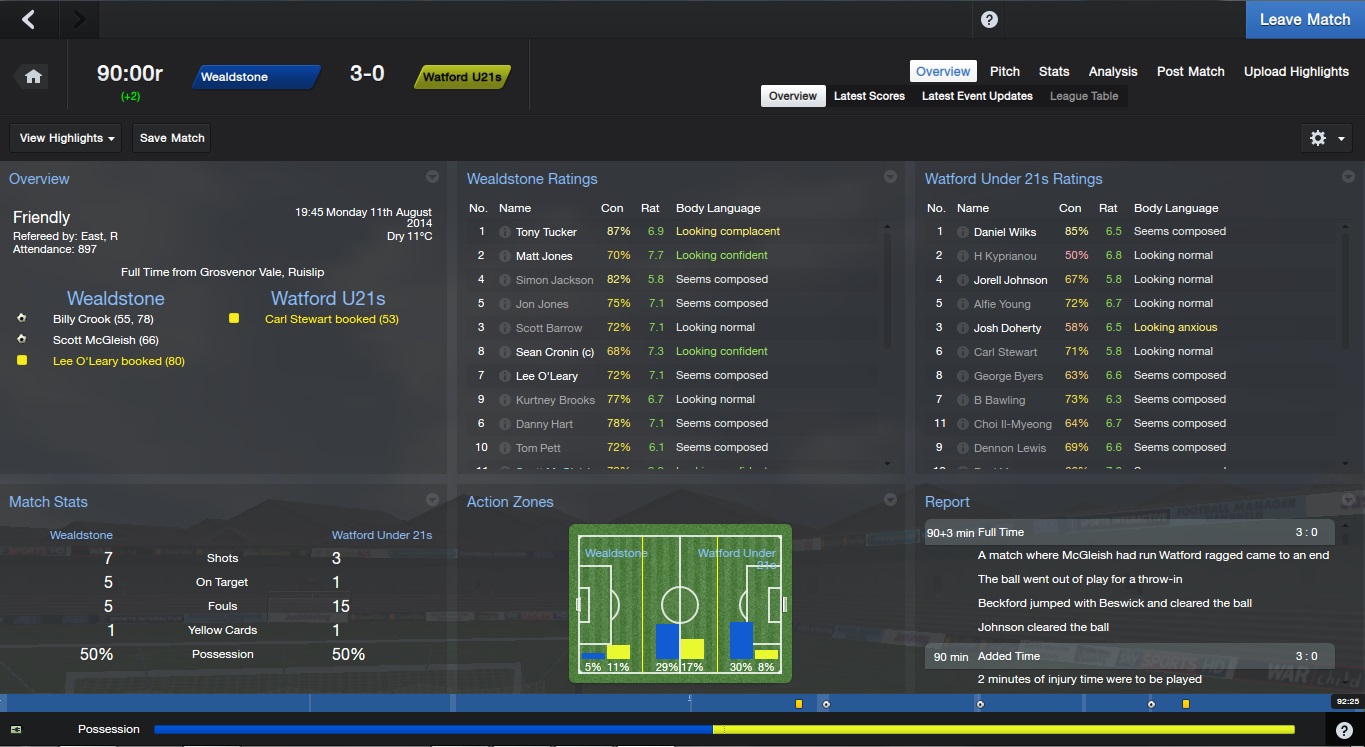This screenshot has width=1365, height=747.
Task: Open the gear settings dropdown
Action: 1327,138
